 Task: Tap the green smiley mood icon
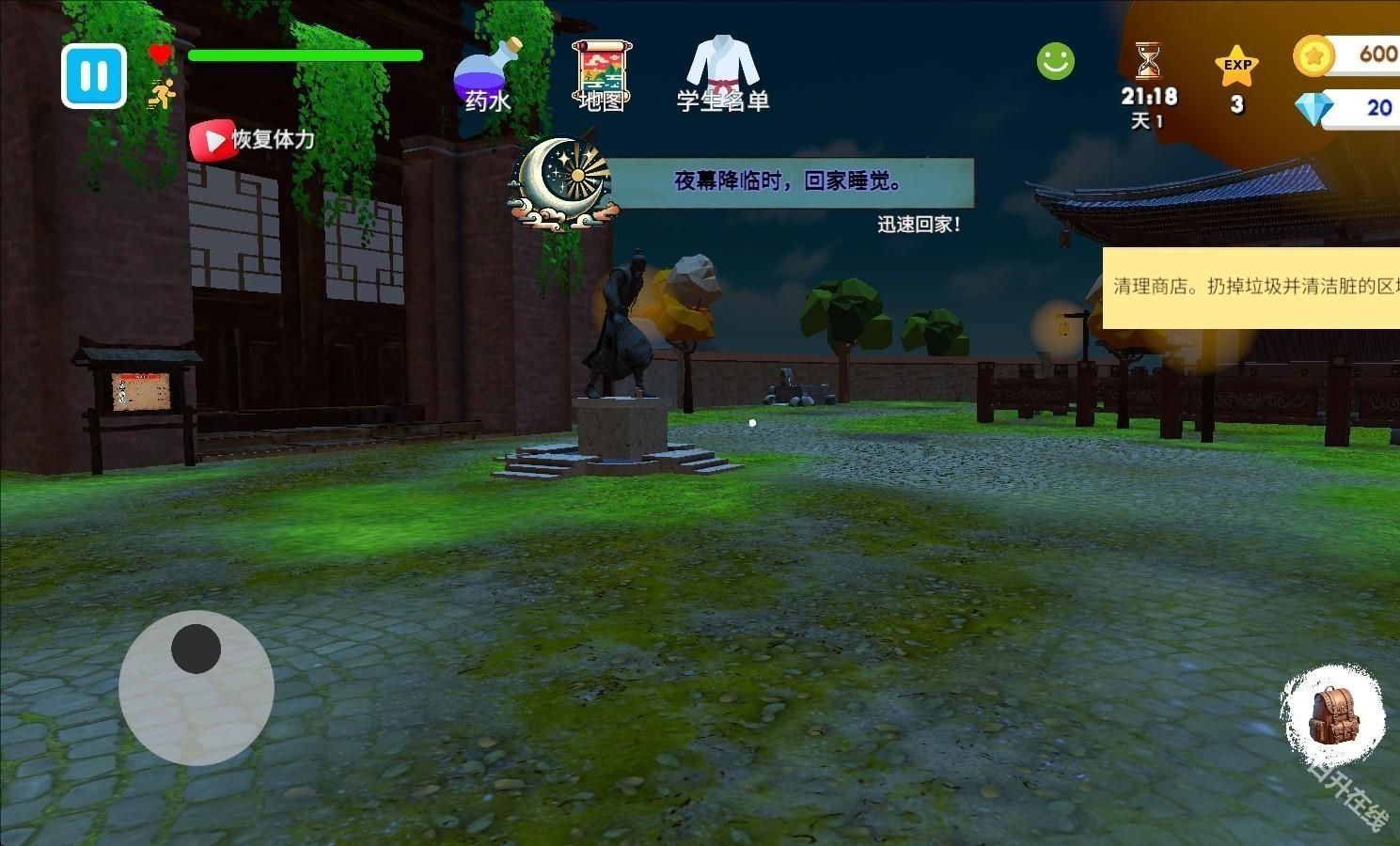(1054, 60)
